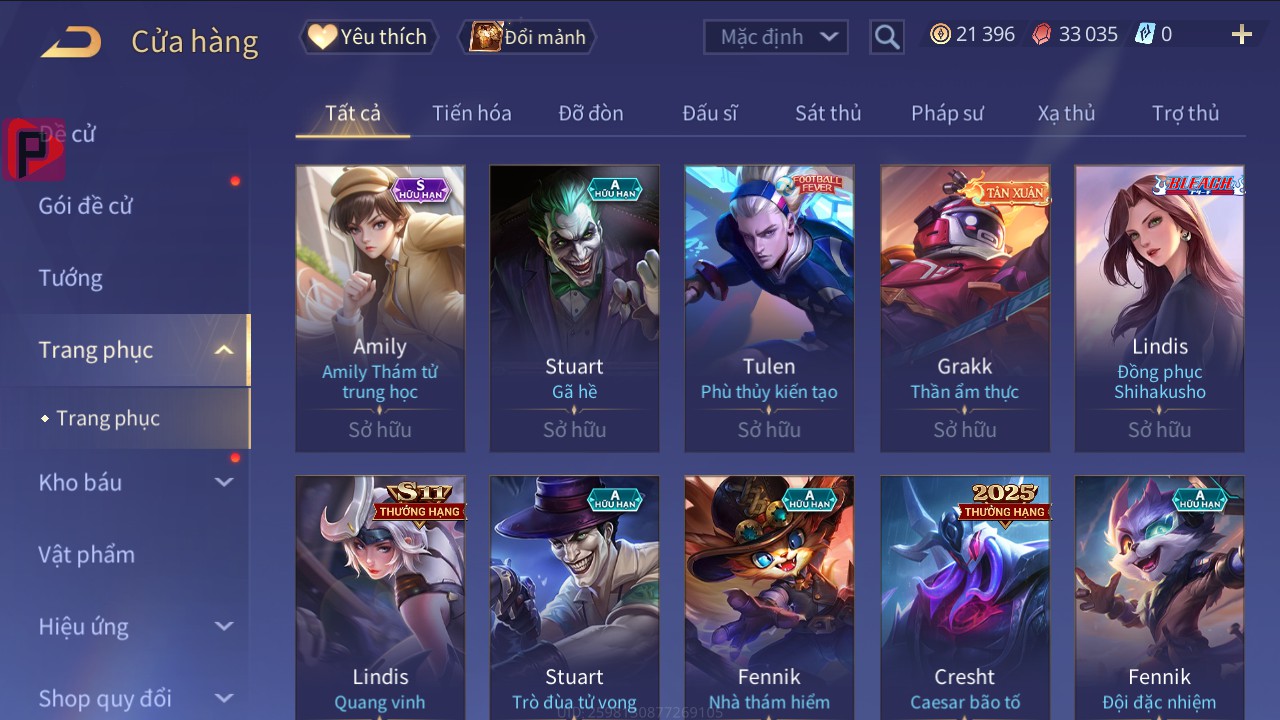Open the Vật phẩm menu entry
Viewport: 1280px width, 720px height.
86,554
